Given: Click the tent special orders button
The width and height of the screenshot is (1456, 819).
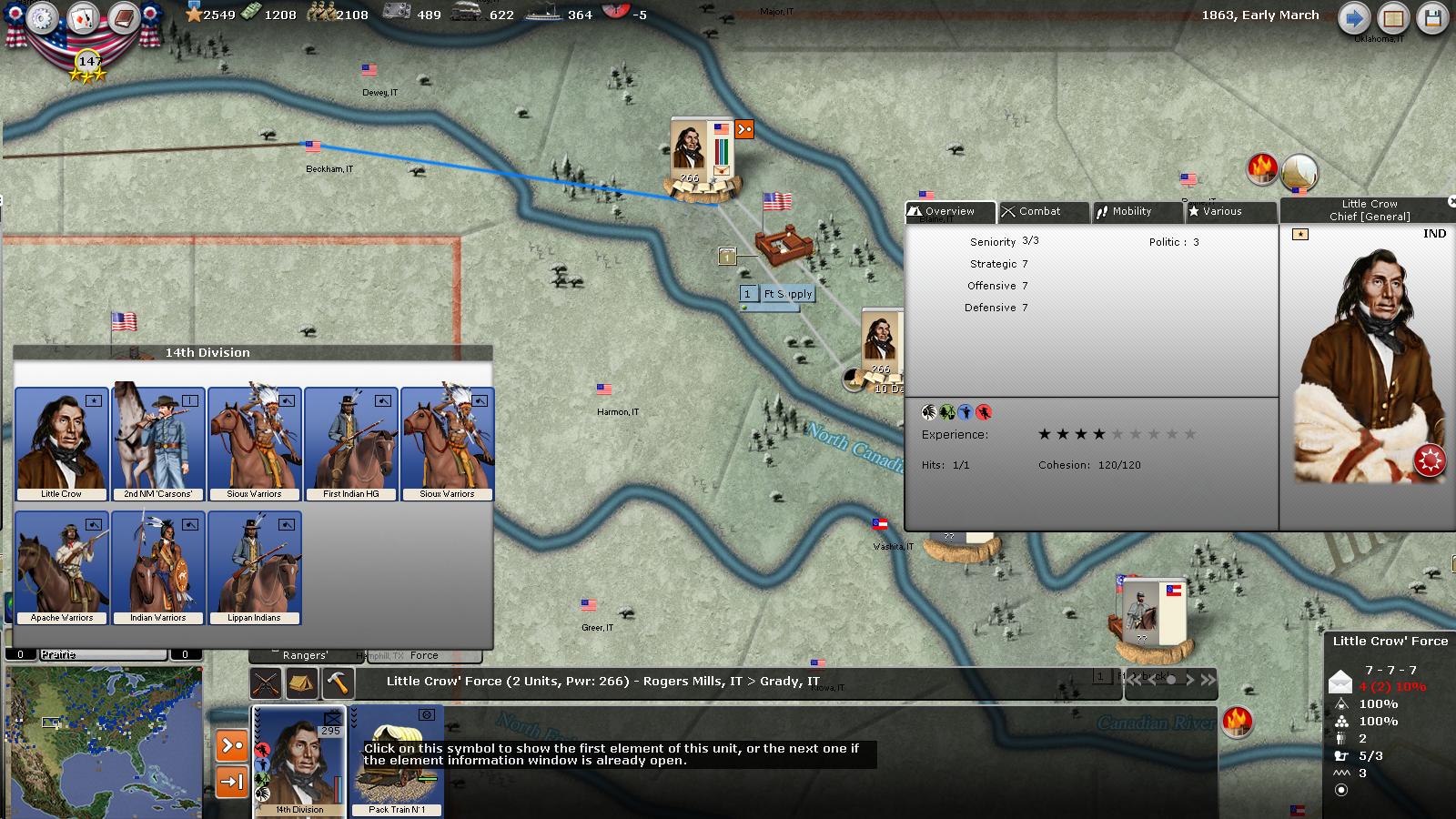Looking at the screenshot, I should click(x=301, y=682).
